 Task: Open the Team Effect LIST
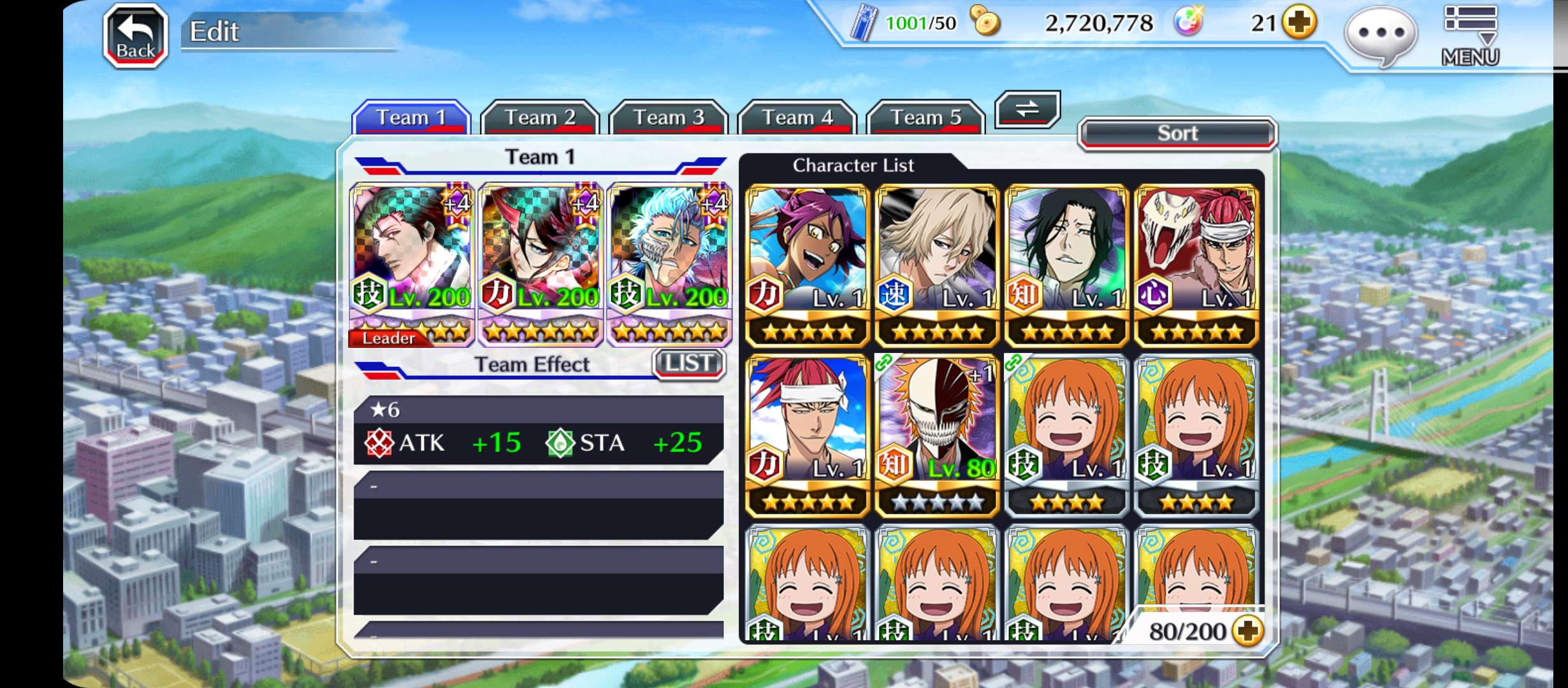[x=688, y=364]
